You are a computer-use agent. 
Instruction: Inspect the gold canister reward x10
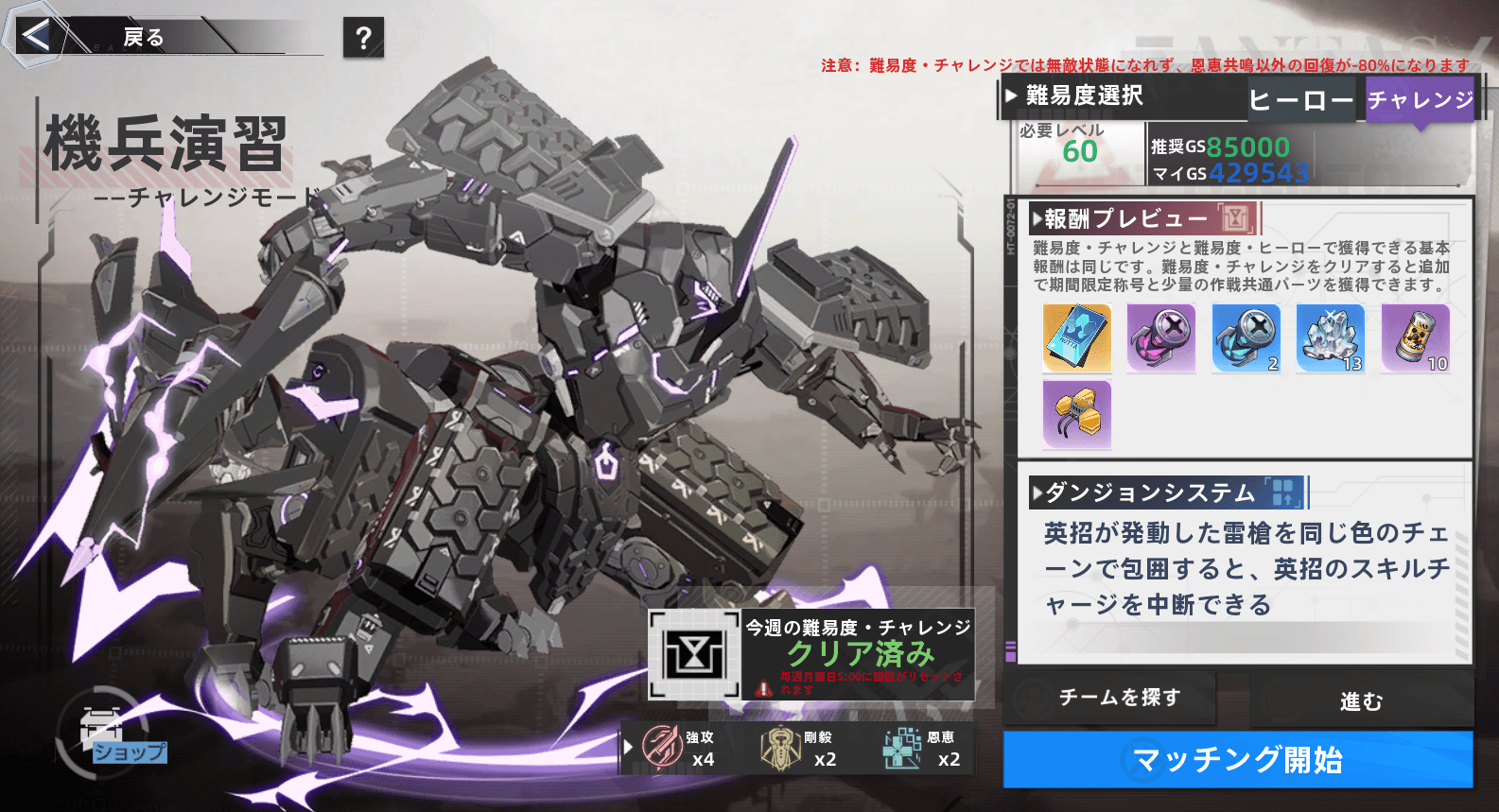tap(1416, 337)
